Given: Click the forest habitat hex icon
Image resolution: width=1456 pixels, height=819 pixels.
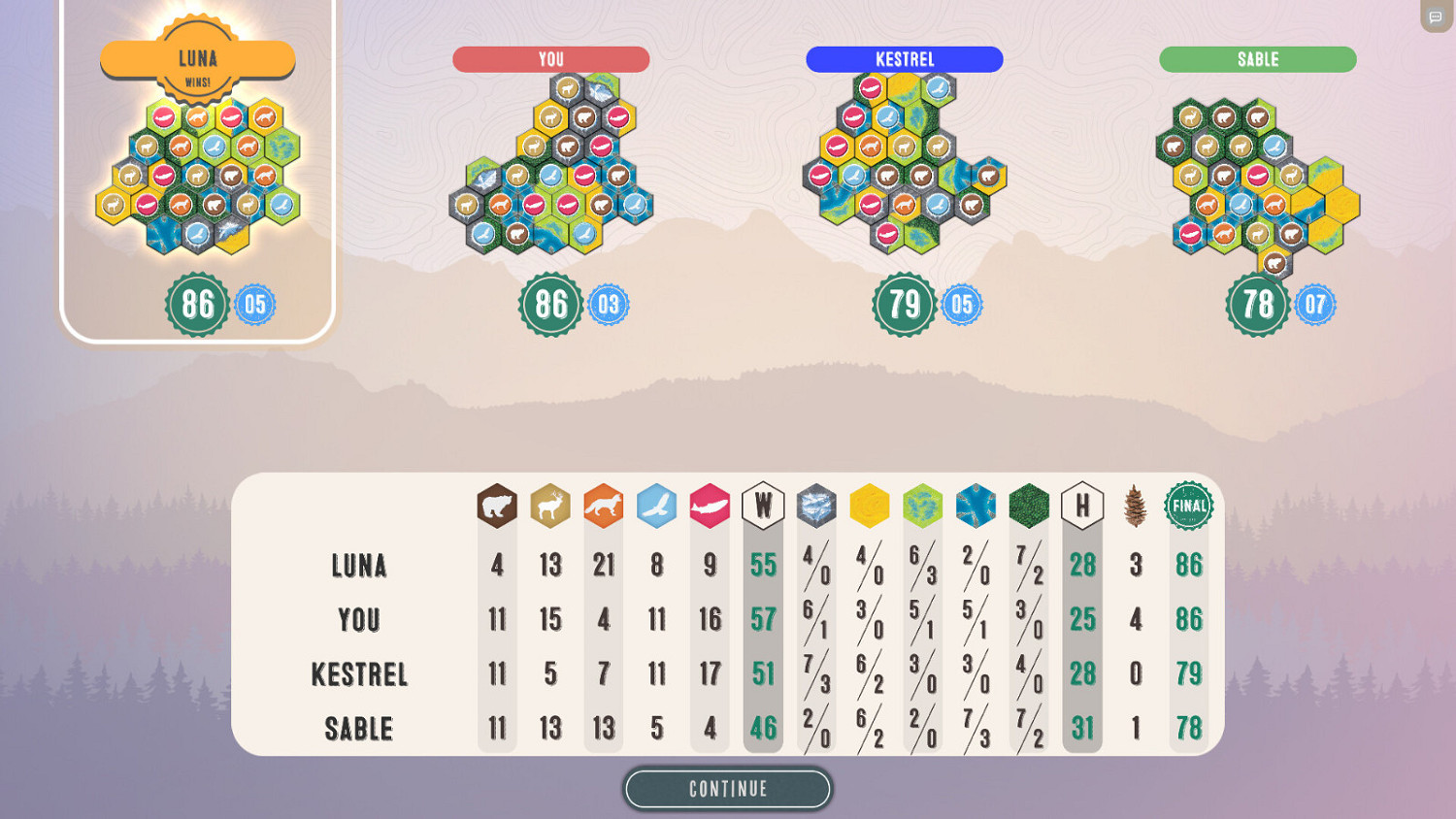Looking at the screenshot, I should 1029,505.
